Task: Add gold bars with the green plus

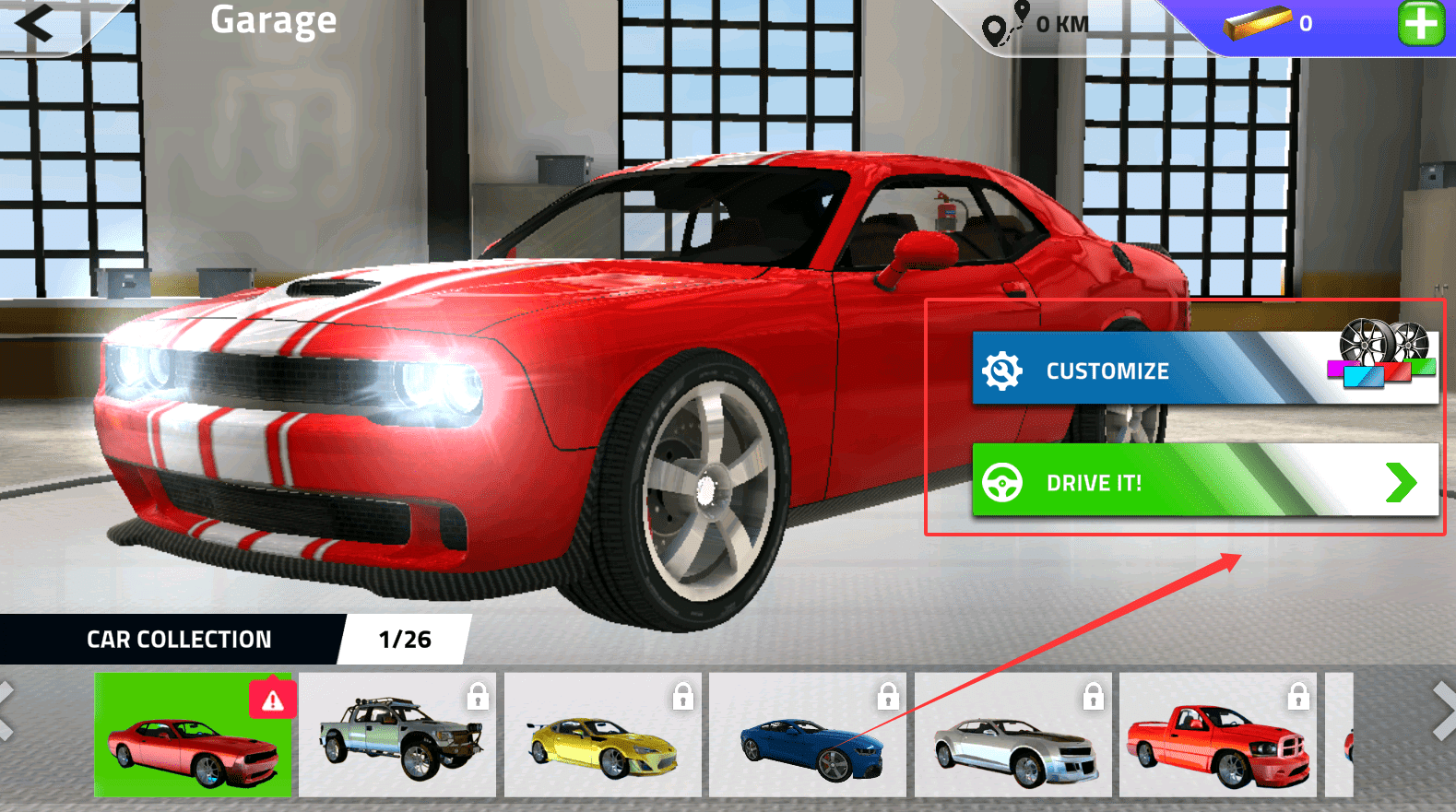Action: click(1421, 23)
